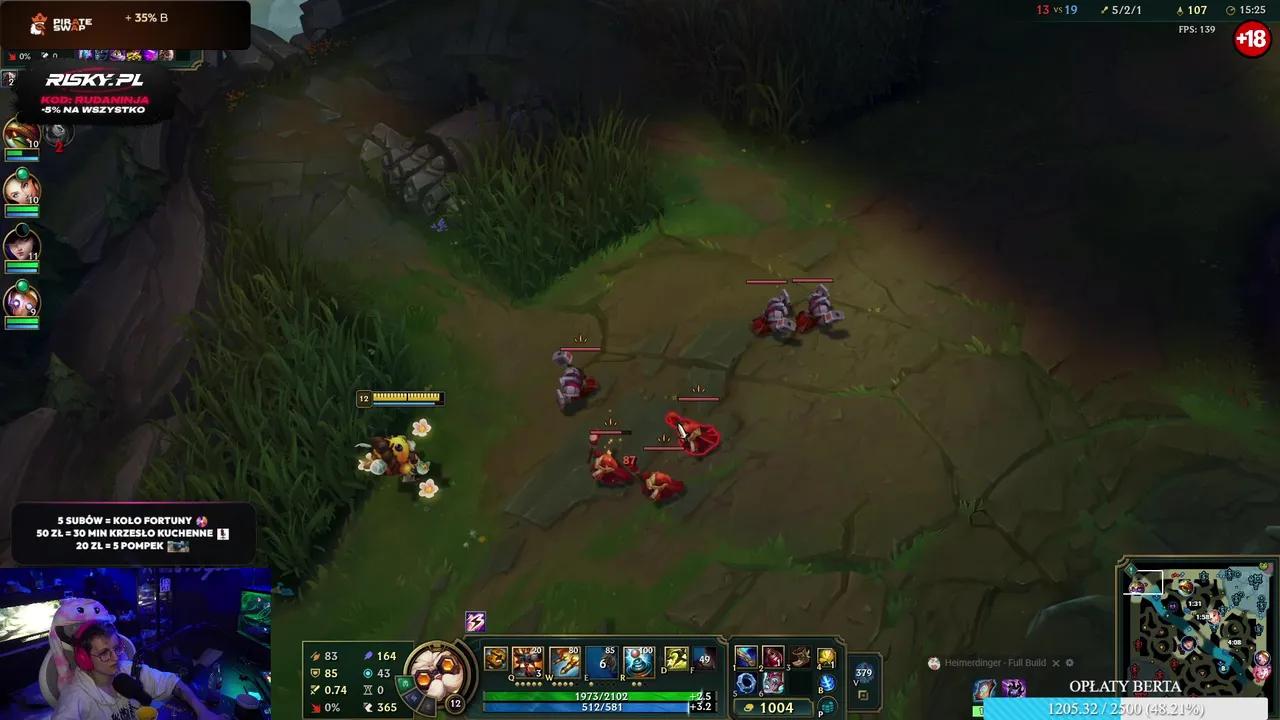Click the minimap in the bottom right
Viewport: 1280px width, 720px height.
1200,630
